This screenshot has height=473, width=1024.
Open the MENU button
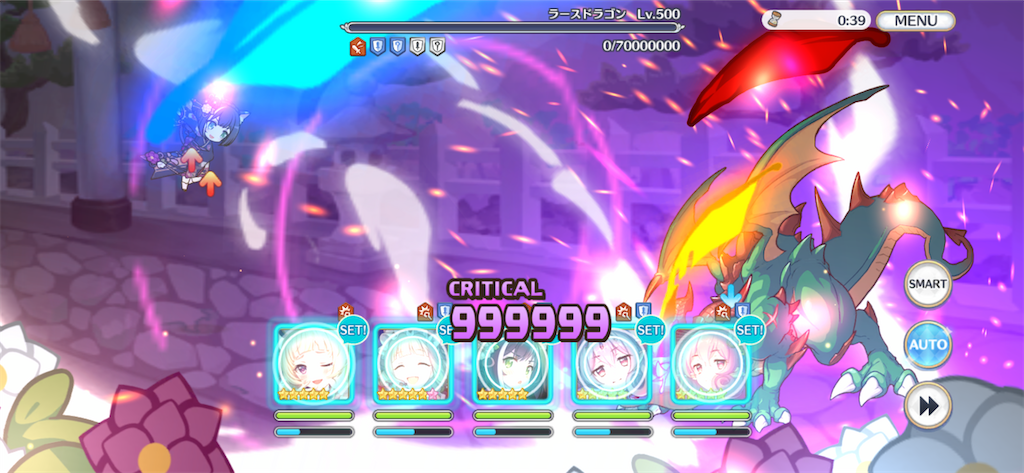[x=915, y=20]
